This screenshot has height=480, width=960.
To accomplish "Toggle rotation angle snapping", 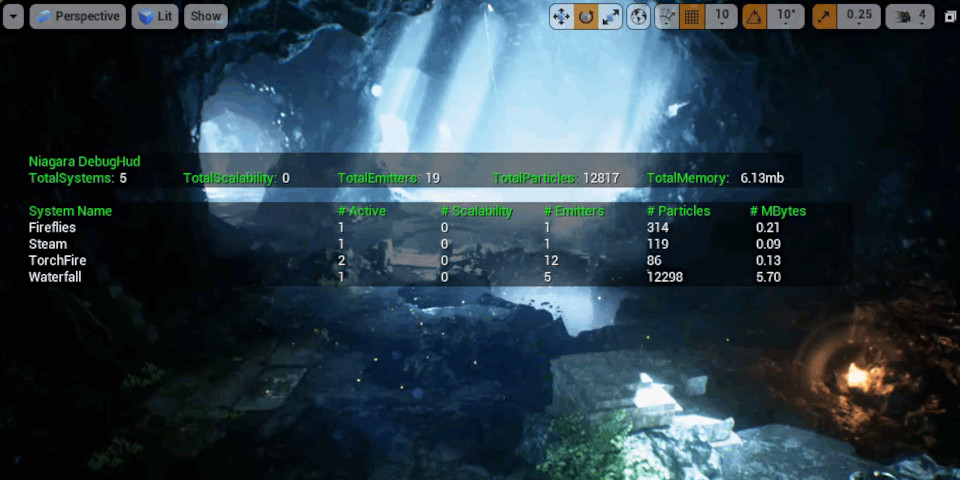I will pos(755,16).
